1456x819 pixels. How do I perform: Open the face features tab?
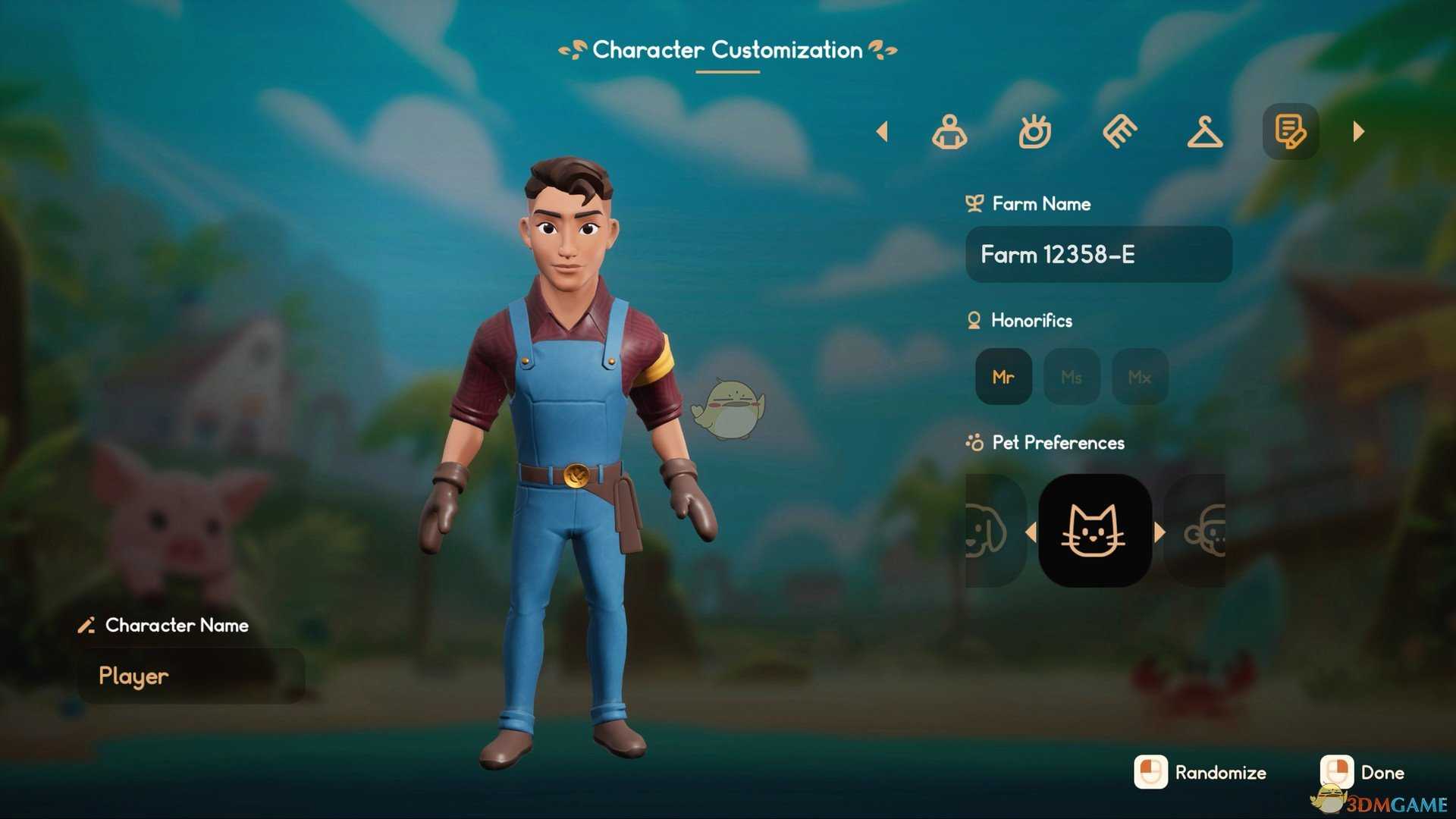pyautogui.click(x=1035, y=132)
